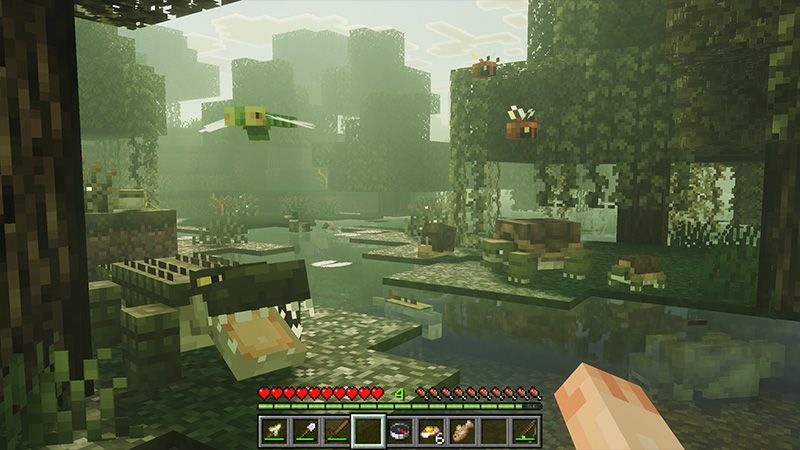Viewport: 800px width, 450px height.
Task: Select the food stack of six
Action: coord(432,431)
